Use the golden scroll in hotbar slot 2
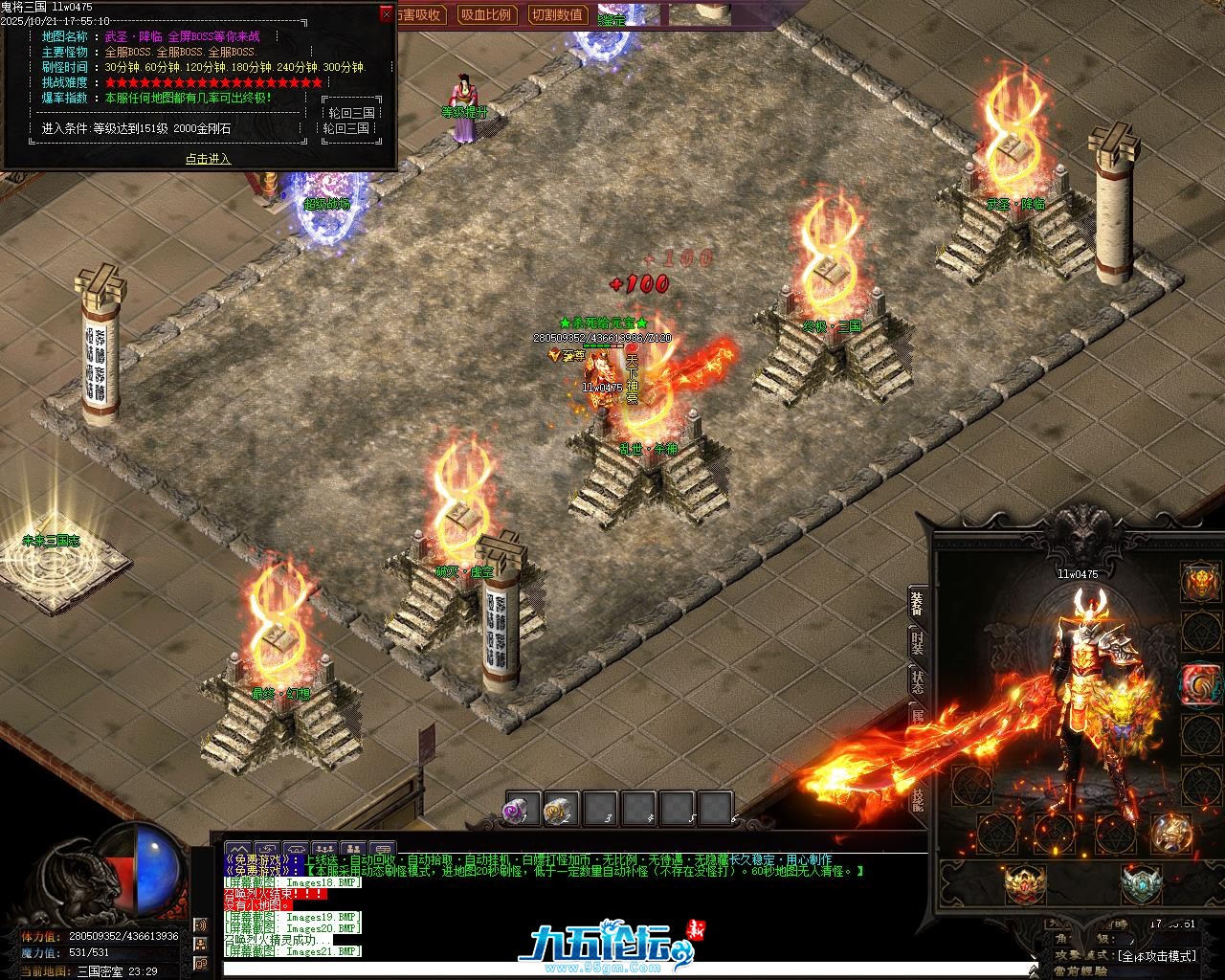Screen dimensions: 1225x980 (562, 810)
